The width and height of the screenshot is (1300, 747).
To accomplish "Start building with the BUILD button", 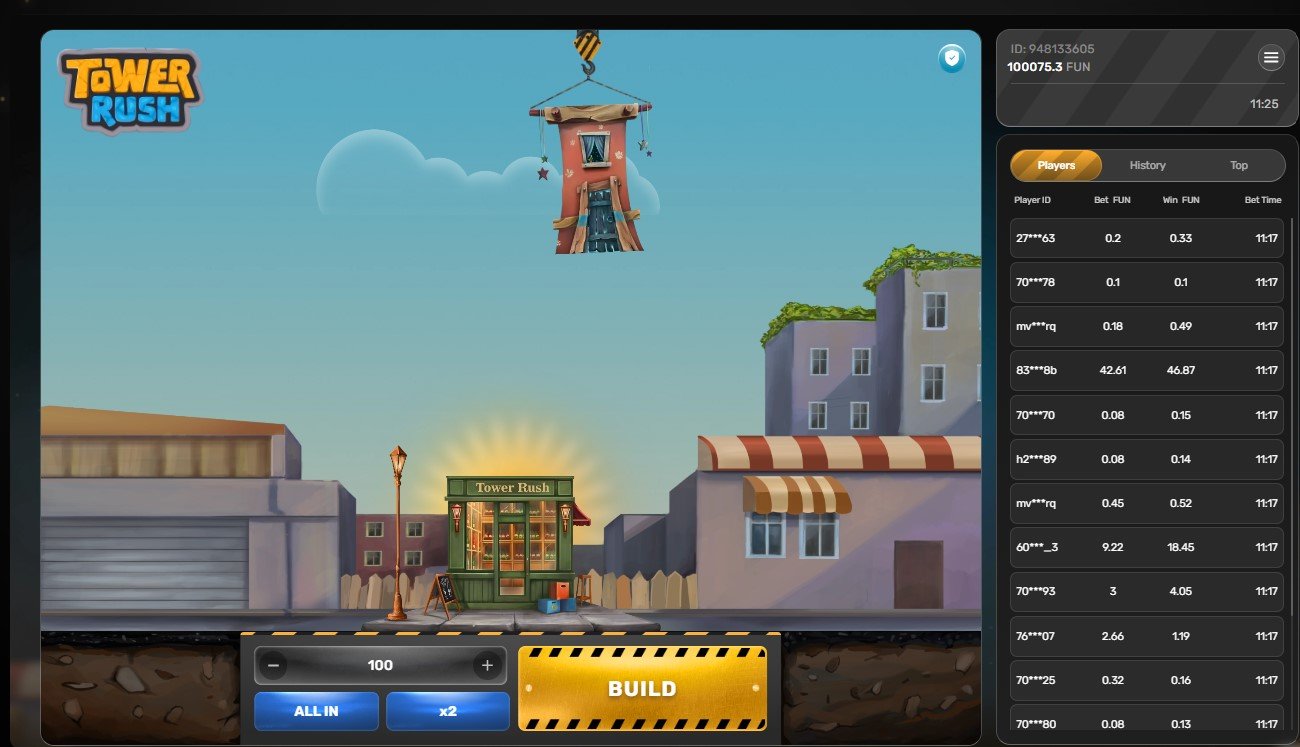I will coord(642,688).
